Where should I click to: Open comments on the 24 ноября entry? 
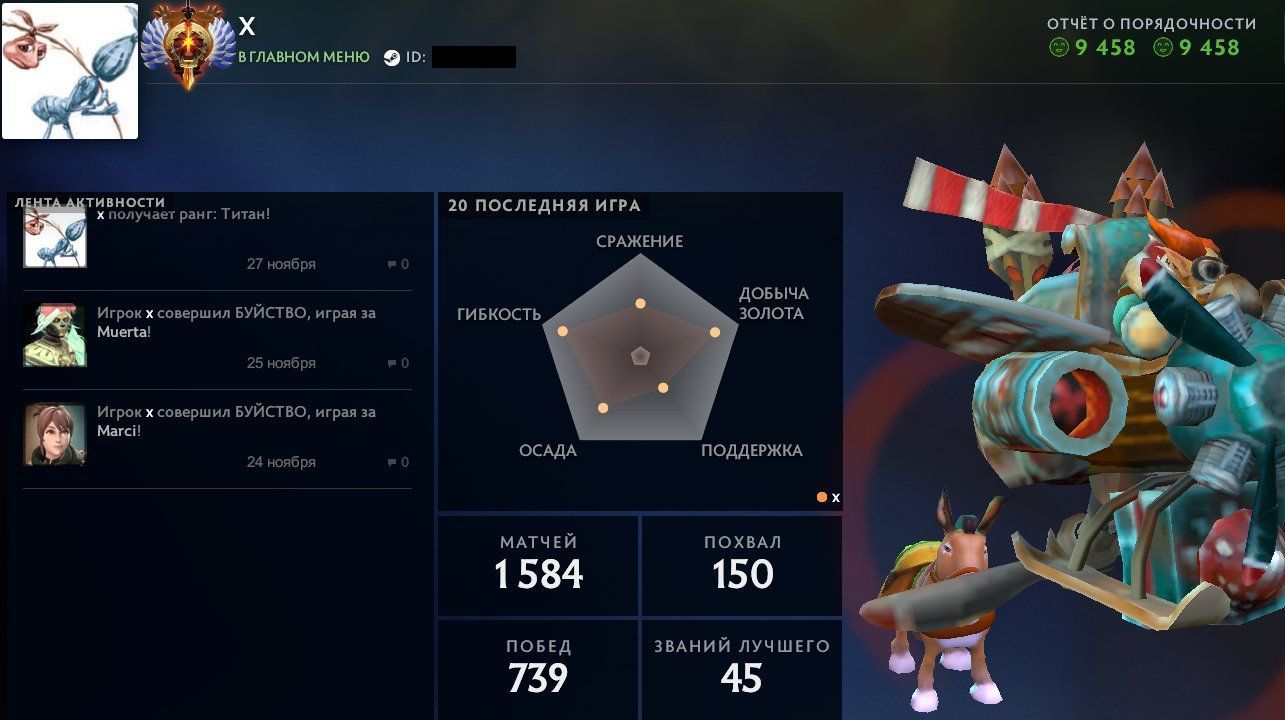pos(397,463)
